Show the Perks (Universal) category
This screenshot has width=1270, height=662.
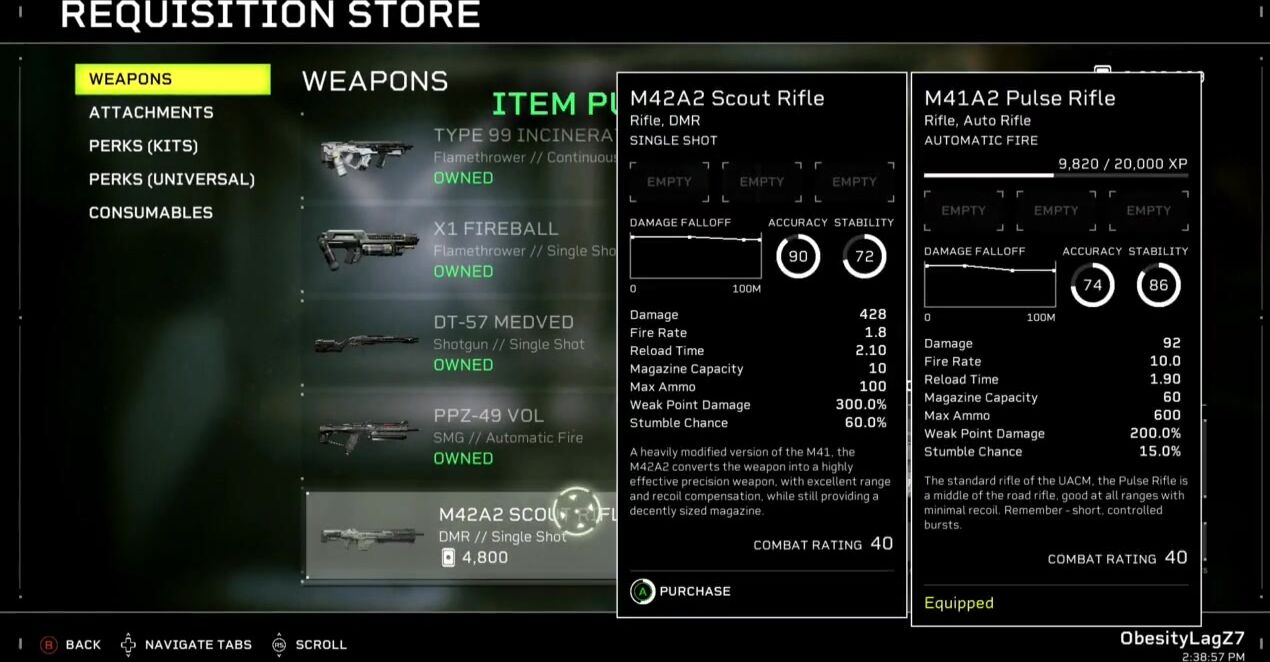[171, 180]
